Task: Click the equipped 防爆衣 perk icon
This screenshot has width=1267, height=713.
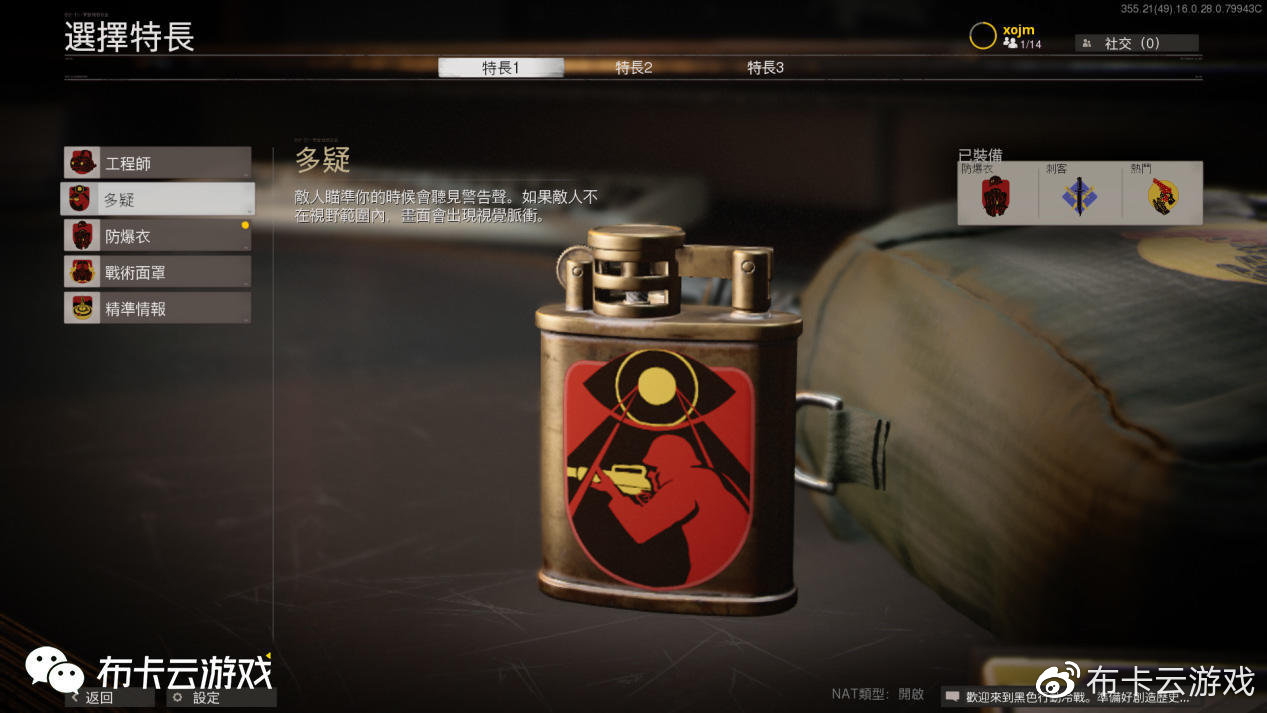Action: [997, 197]
